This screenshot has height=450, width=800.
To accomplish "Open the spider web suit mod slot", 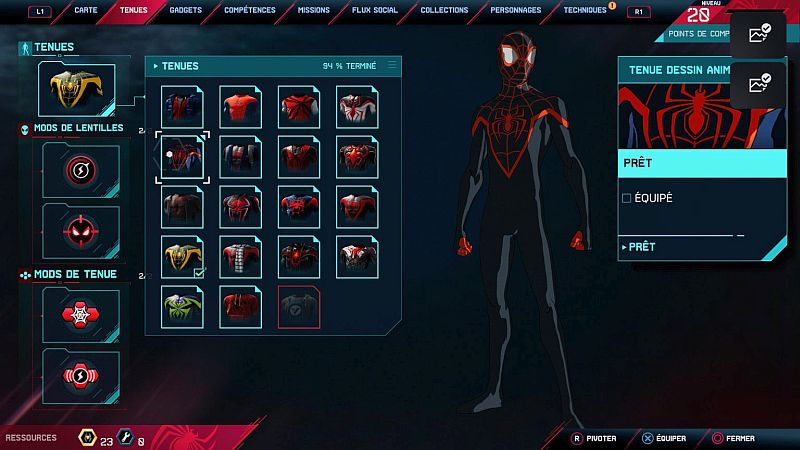I will tap(81, 316).
